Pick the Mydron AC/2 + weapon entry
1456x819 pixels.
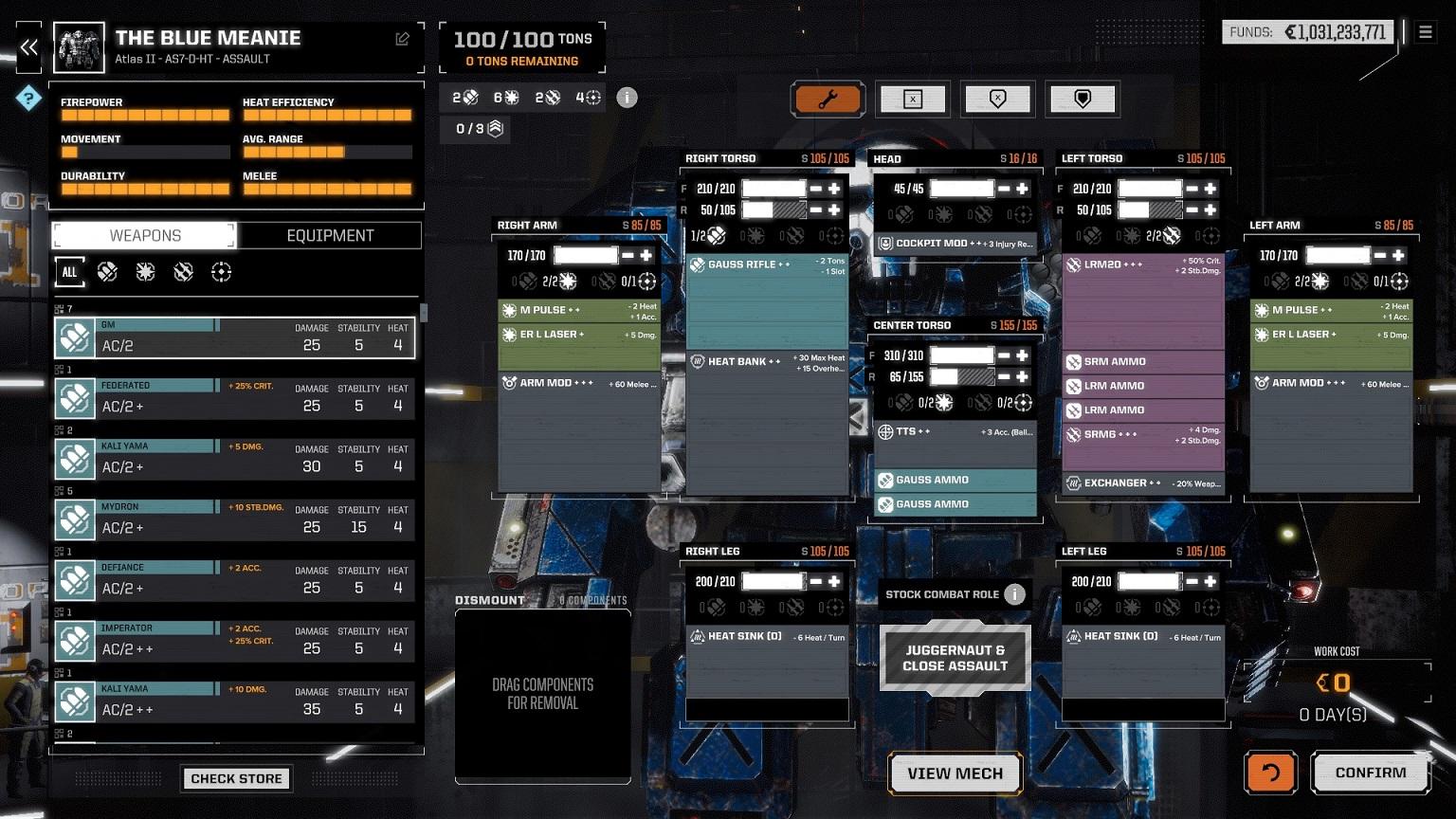234,519
